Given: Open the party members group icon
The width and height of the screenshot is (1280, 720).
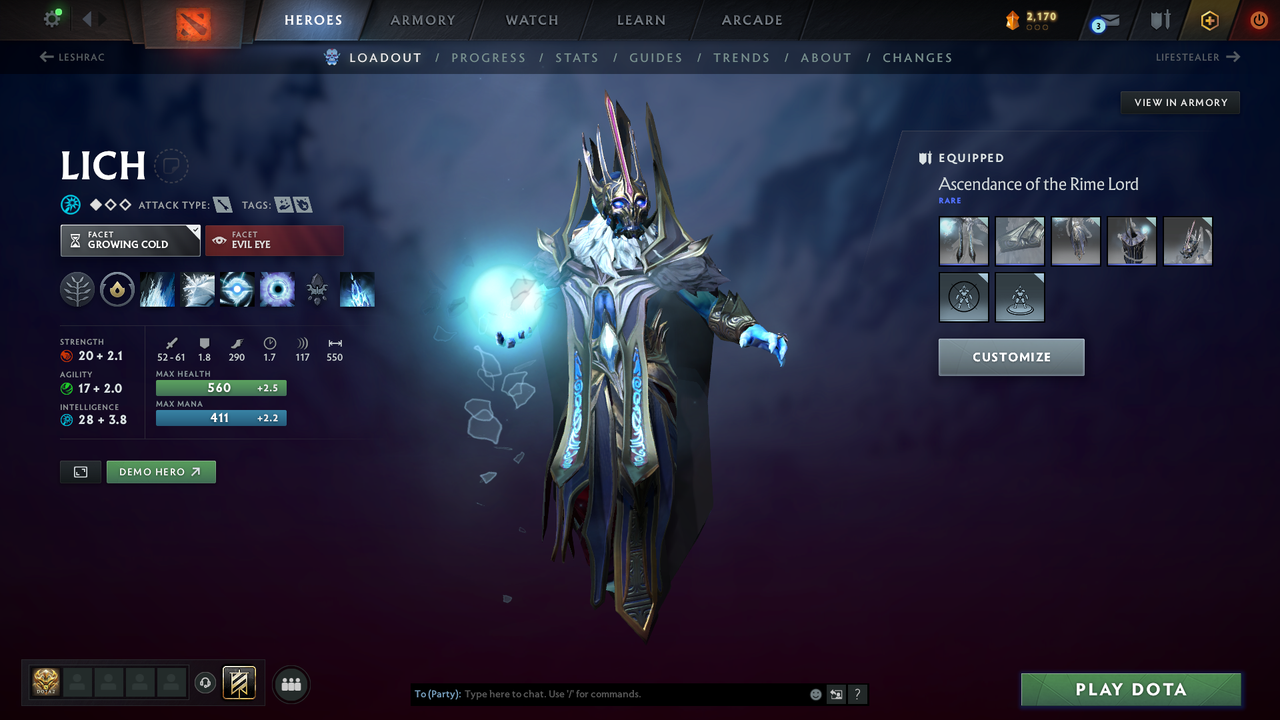Looking at the screenshot, I should pyautogui.click(x=290, y=683).
